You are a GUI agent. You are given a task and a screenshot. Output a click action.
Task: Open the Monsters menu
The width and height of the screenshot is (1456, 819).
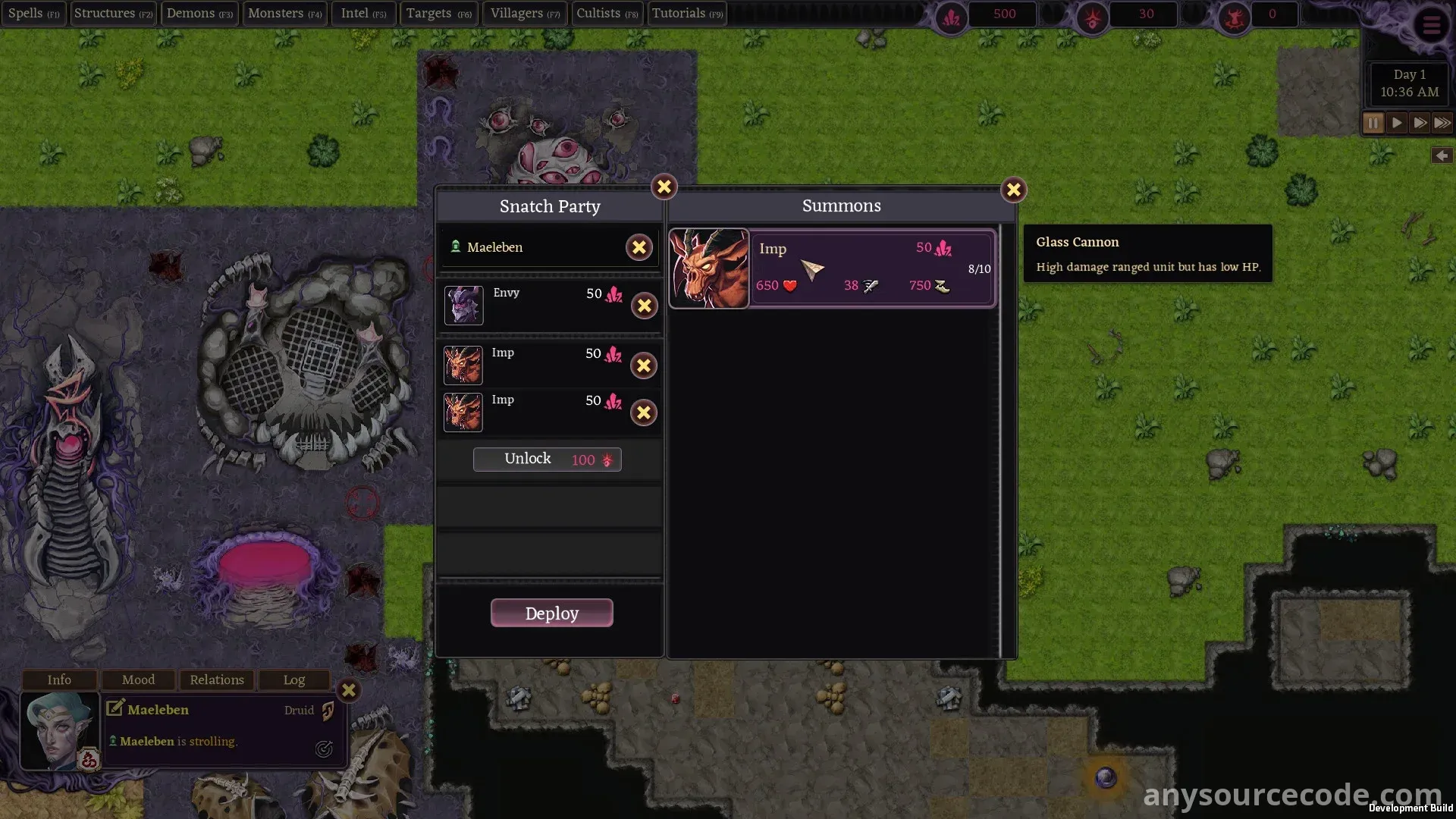pyautogui.click(x=284, y=14)
